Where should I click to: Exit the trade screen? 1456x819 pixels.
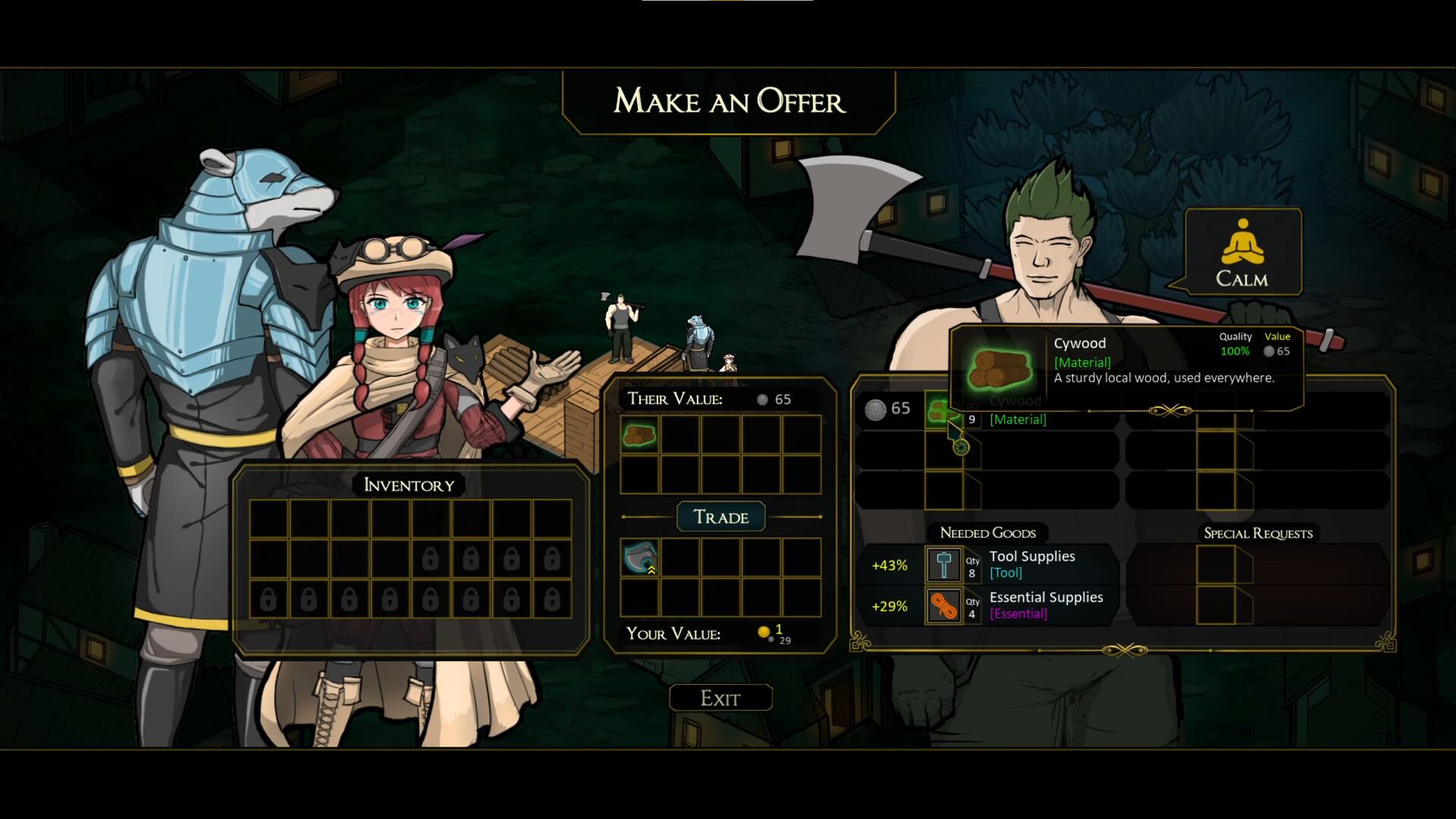[x=720, y=698]
